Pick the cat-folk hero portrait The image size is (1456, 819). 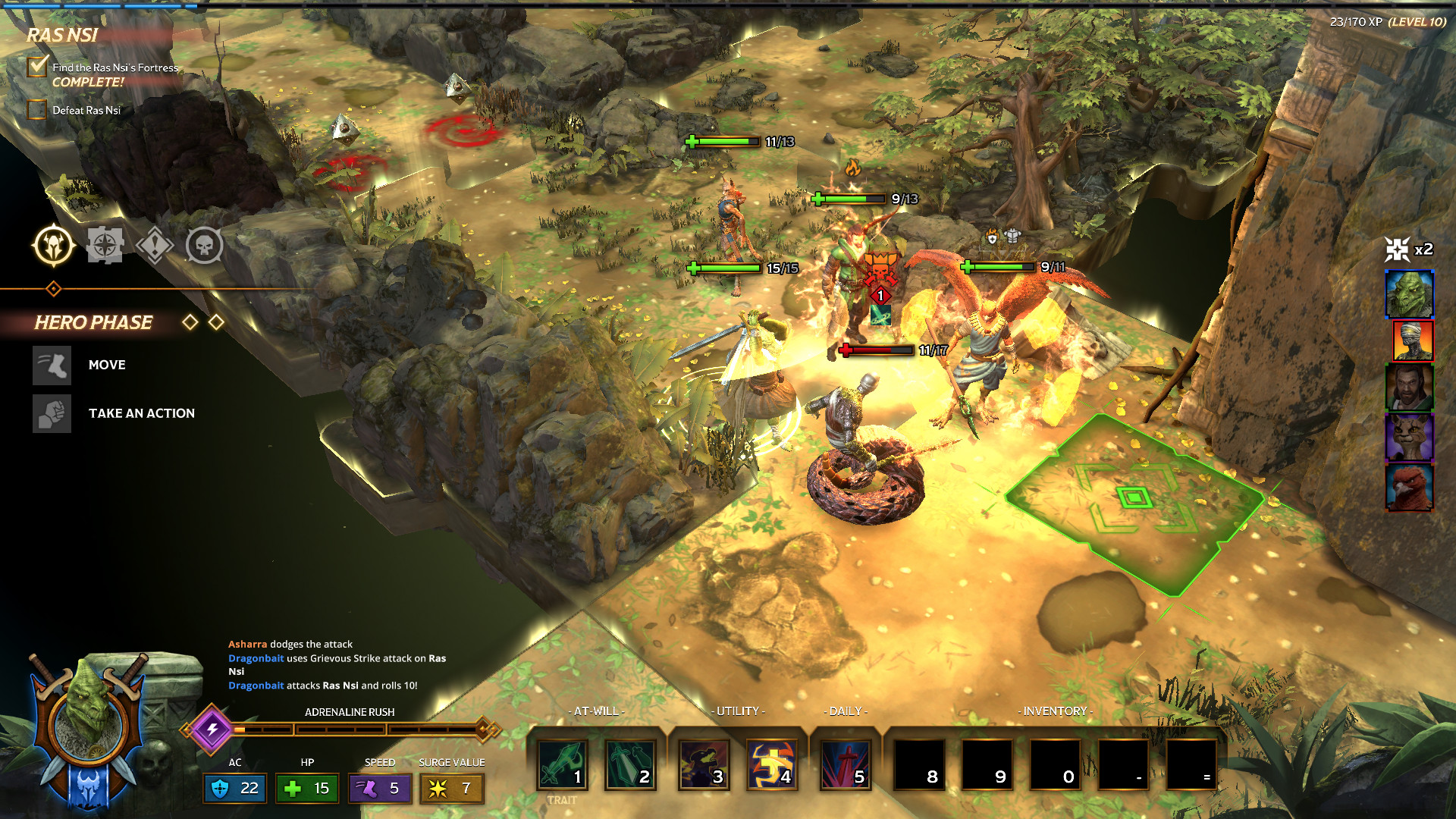click(1409, 438)
